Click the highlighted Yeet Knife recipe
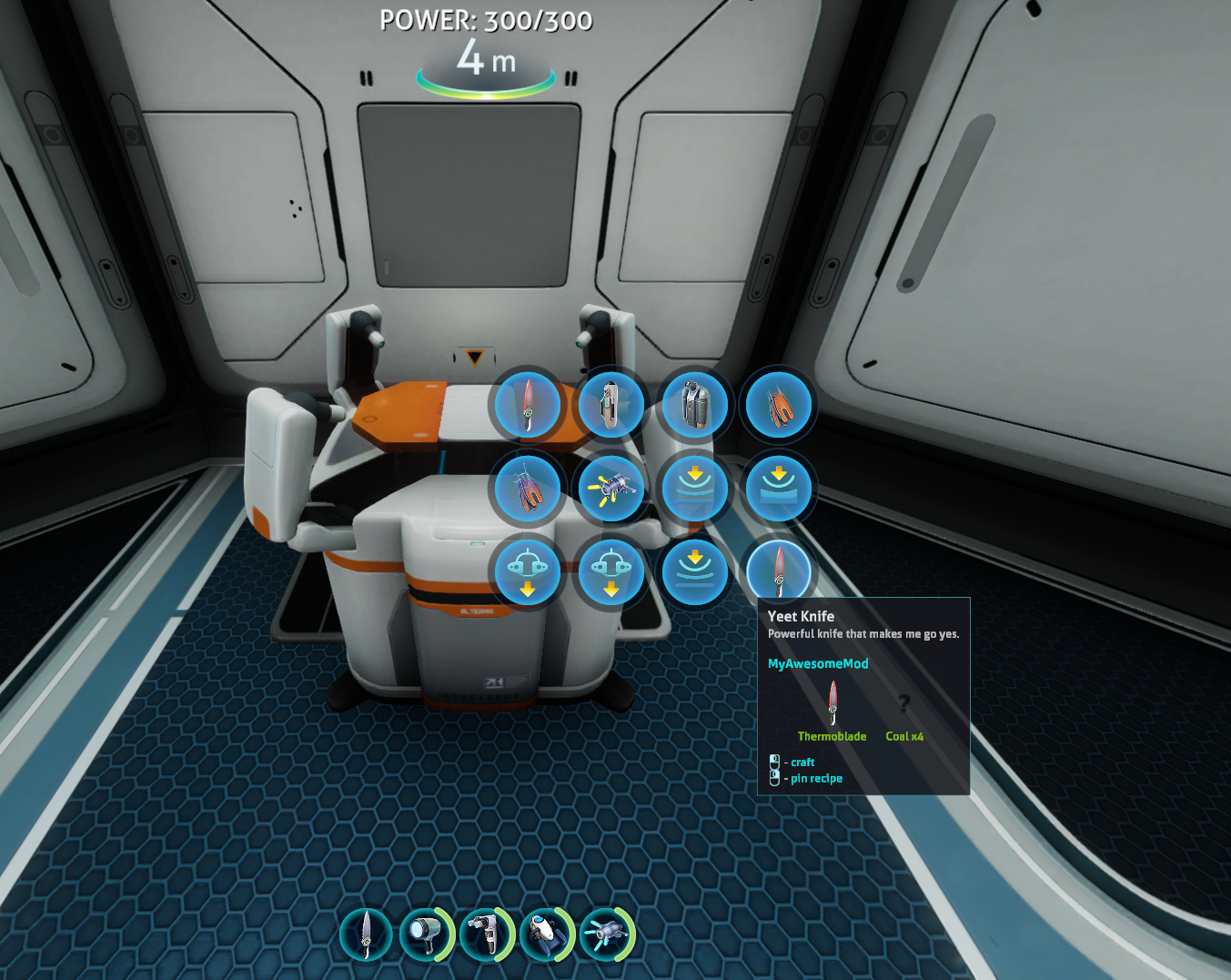This screenshot has height=980, width=1231. coord(778,572)
